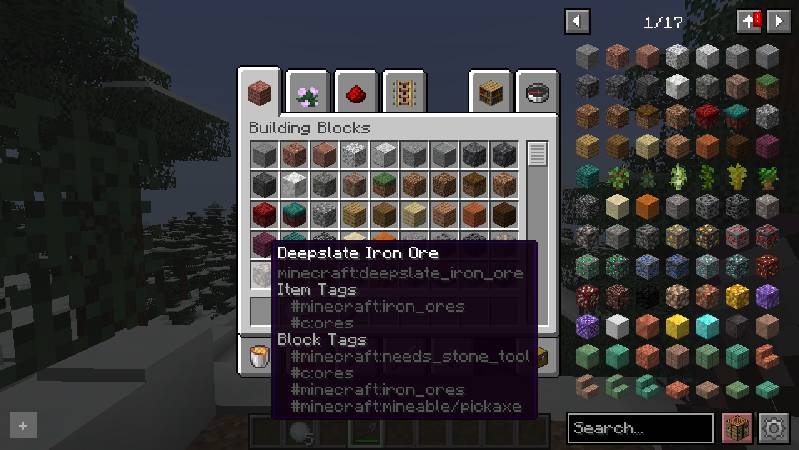Choose the gold block from the item list
Screen dimensions: 799x450
click(677, 326)
